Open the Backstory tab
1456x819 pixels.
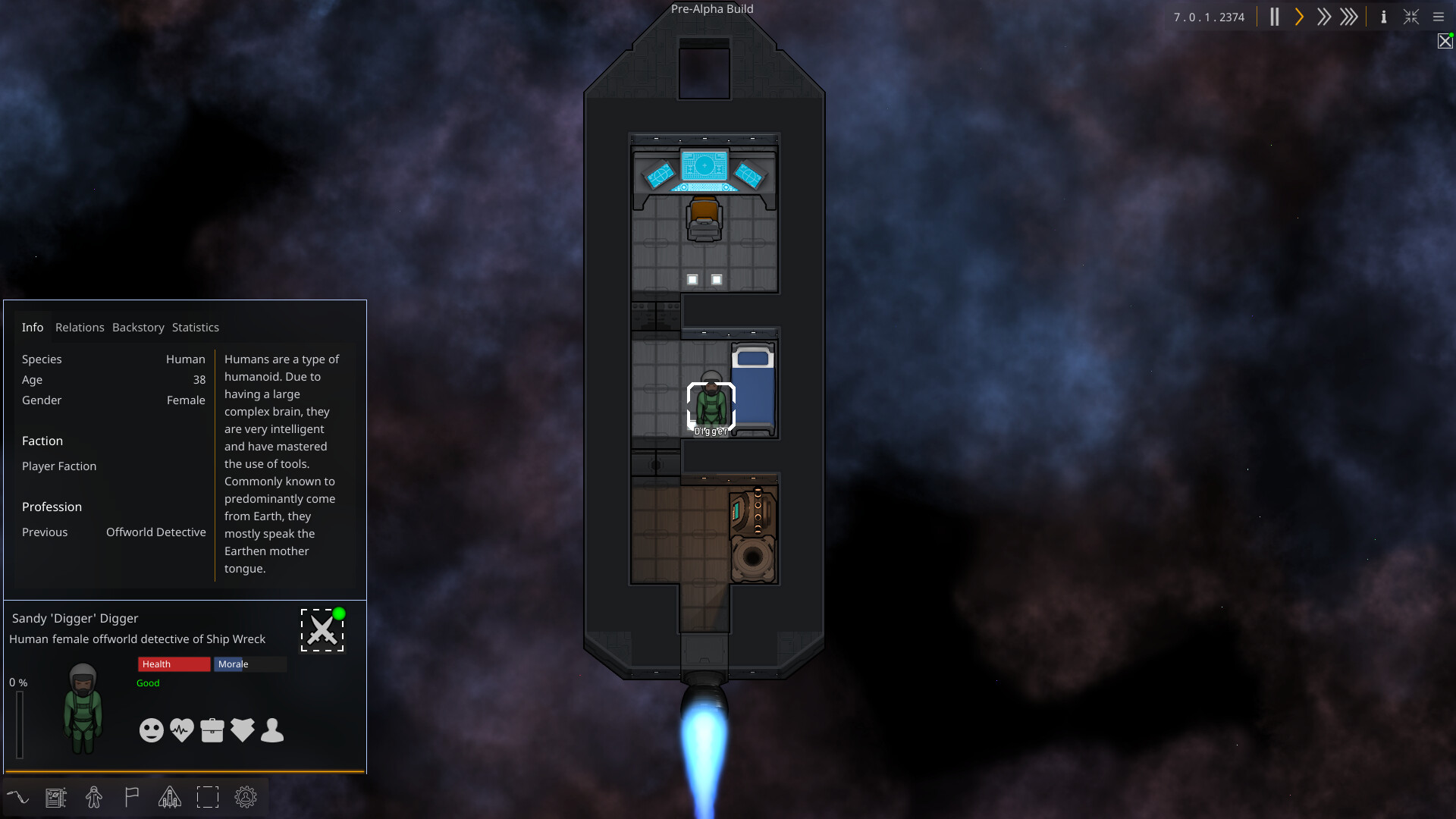coord(138,327)
